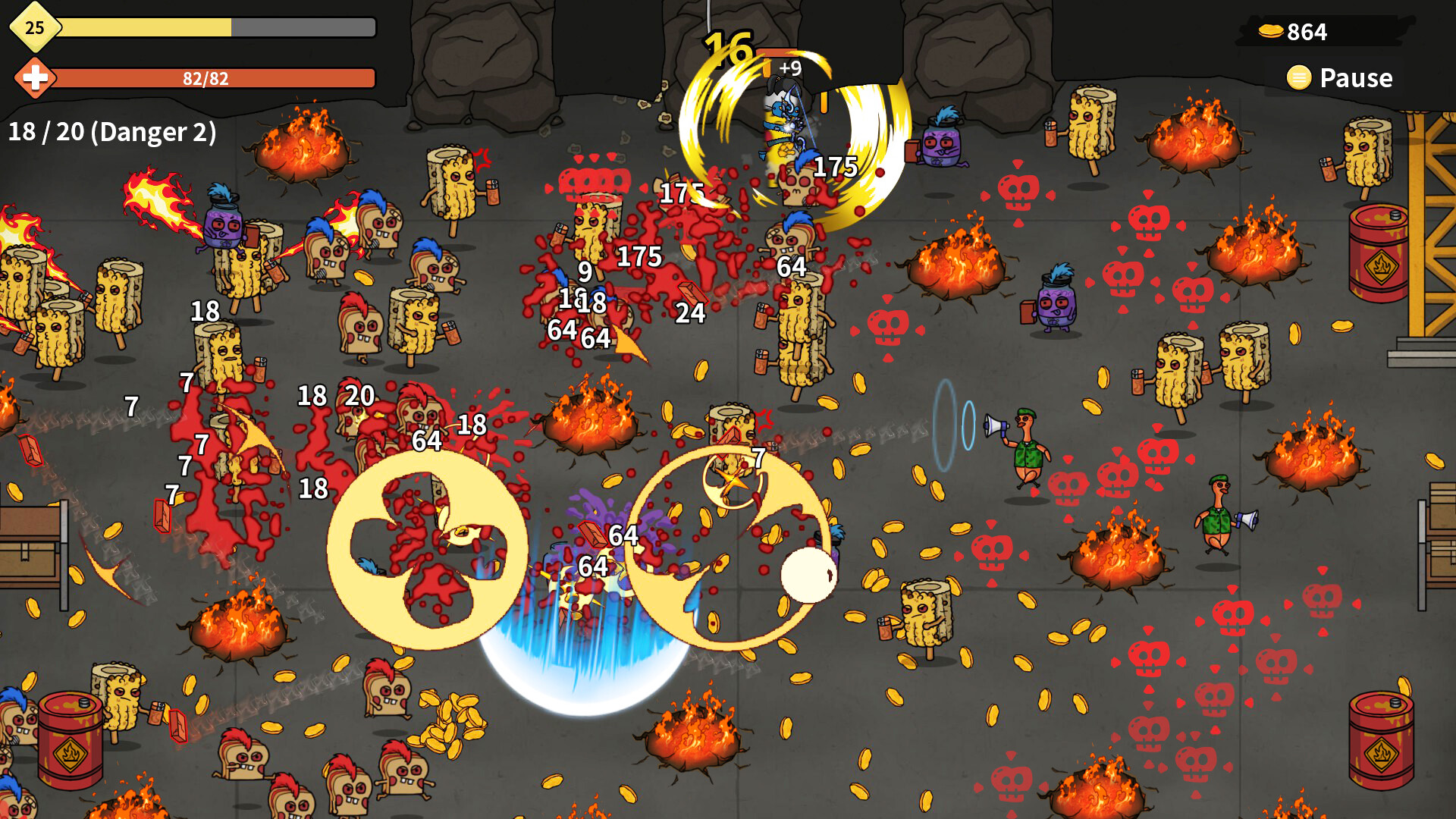
Task: Click the +9 pickup indicator
Action: tap(789, 69)
